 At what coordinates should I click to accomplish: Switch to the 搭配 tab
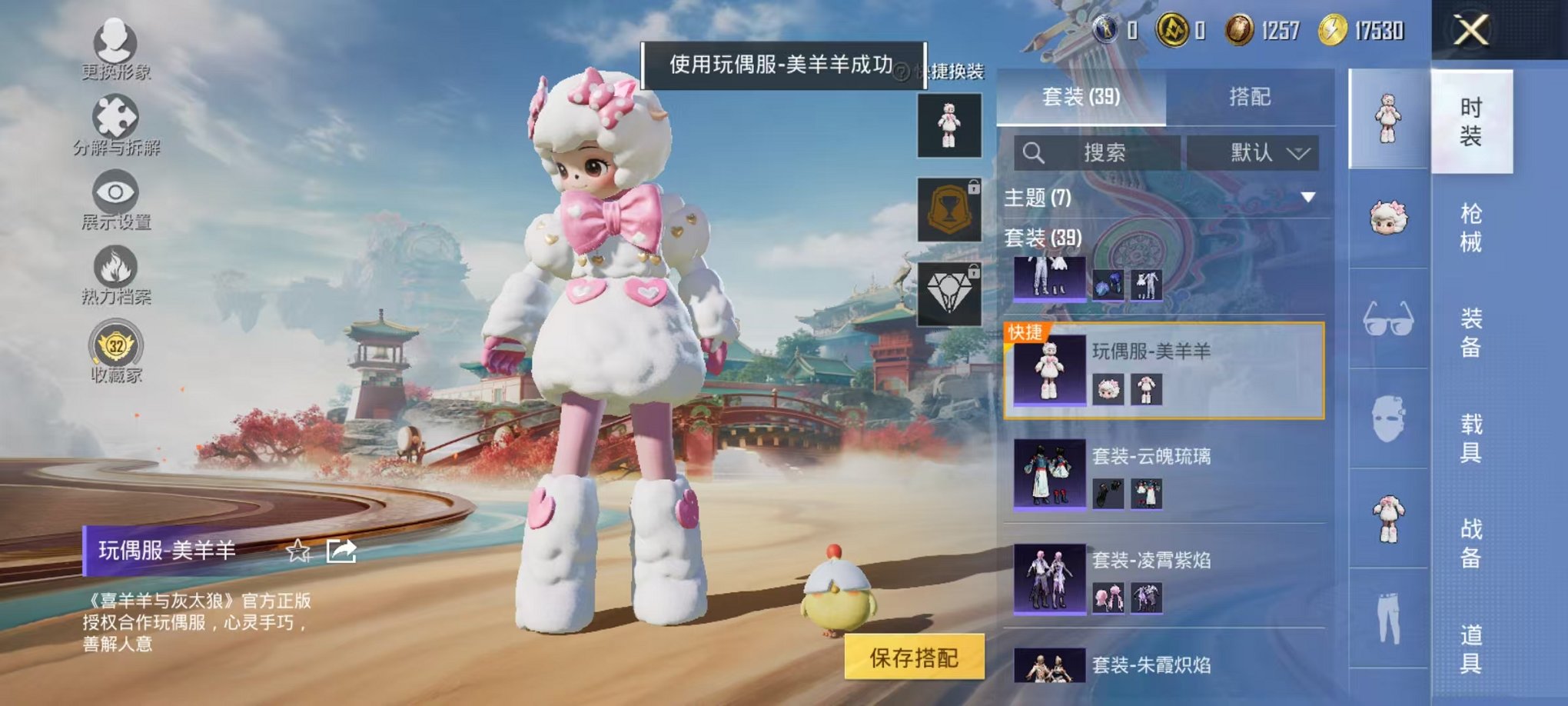click(1249, 96)
